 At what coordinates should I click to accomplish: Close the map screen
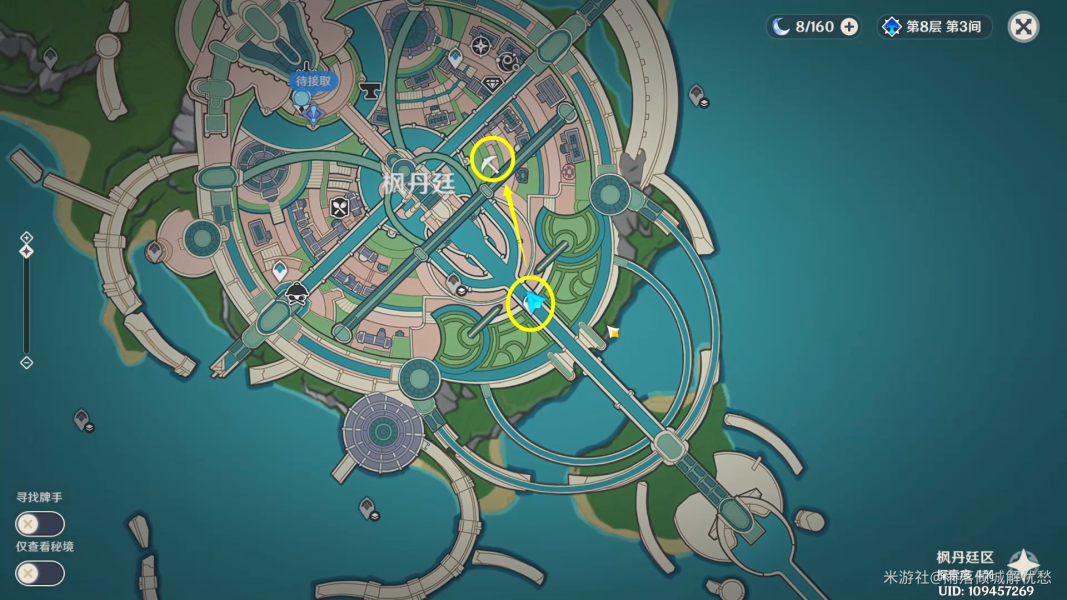(1023, 27)
